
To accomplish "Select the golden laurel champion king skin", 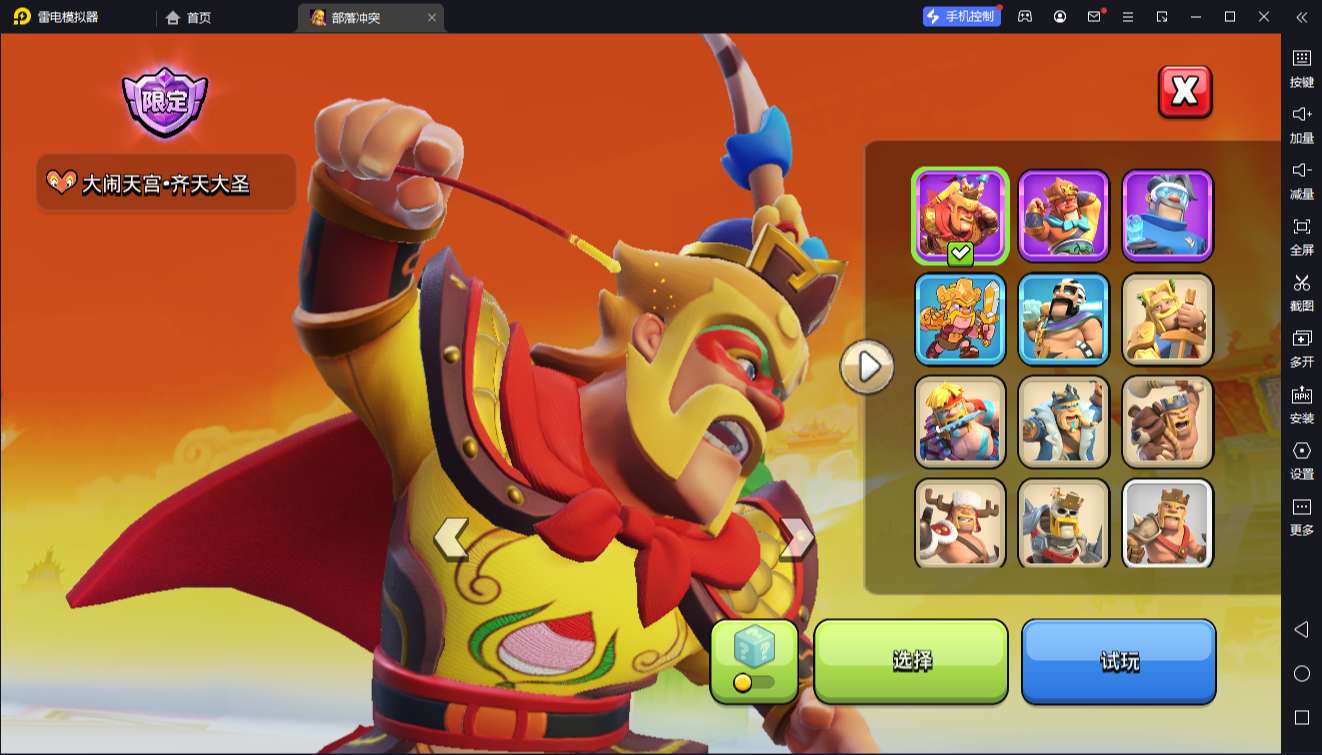I will point(1167,318).
